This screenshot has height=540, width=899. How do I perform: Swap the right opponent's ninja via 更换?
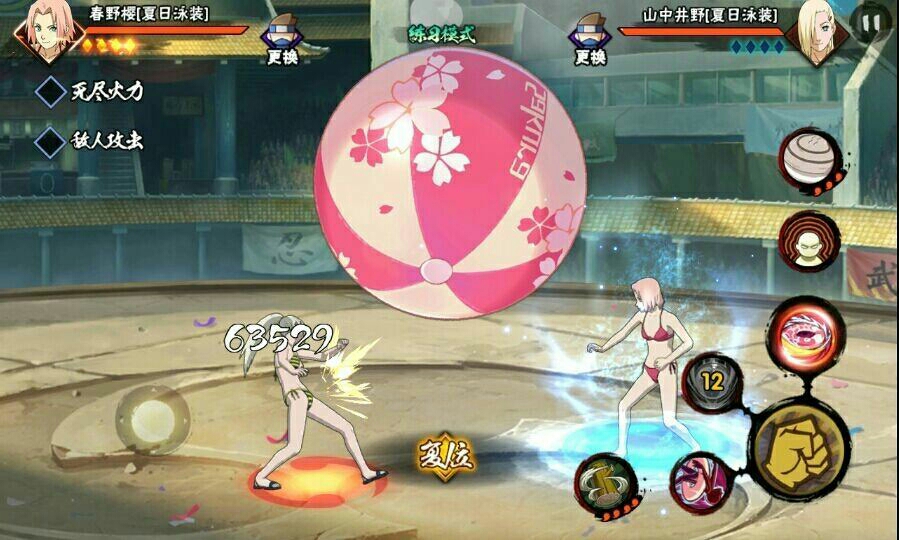coord(590,41)
